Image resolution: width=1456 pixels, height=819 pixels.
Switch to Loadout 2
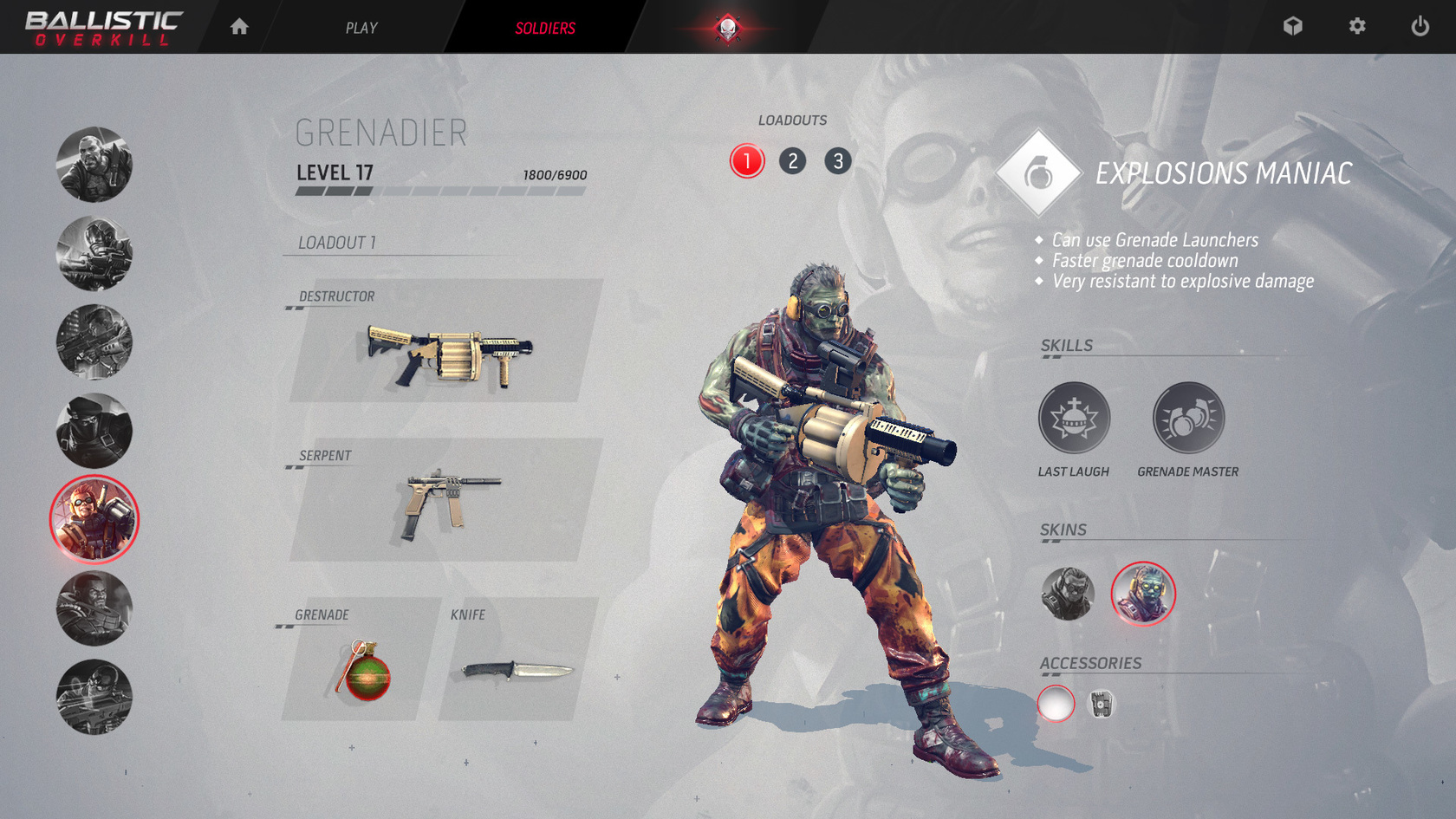pyautogui.click(x=792, y=161)
